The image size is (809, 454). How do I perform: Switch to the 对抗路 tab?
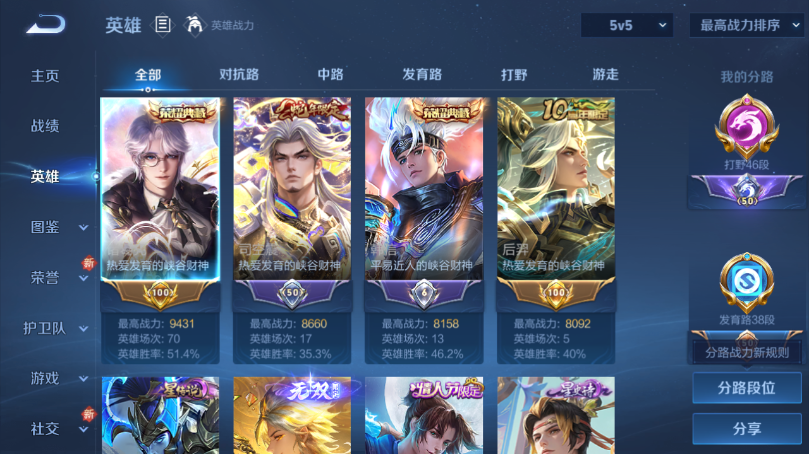[239, 75]
